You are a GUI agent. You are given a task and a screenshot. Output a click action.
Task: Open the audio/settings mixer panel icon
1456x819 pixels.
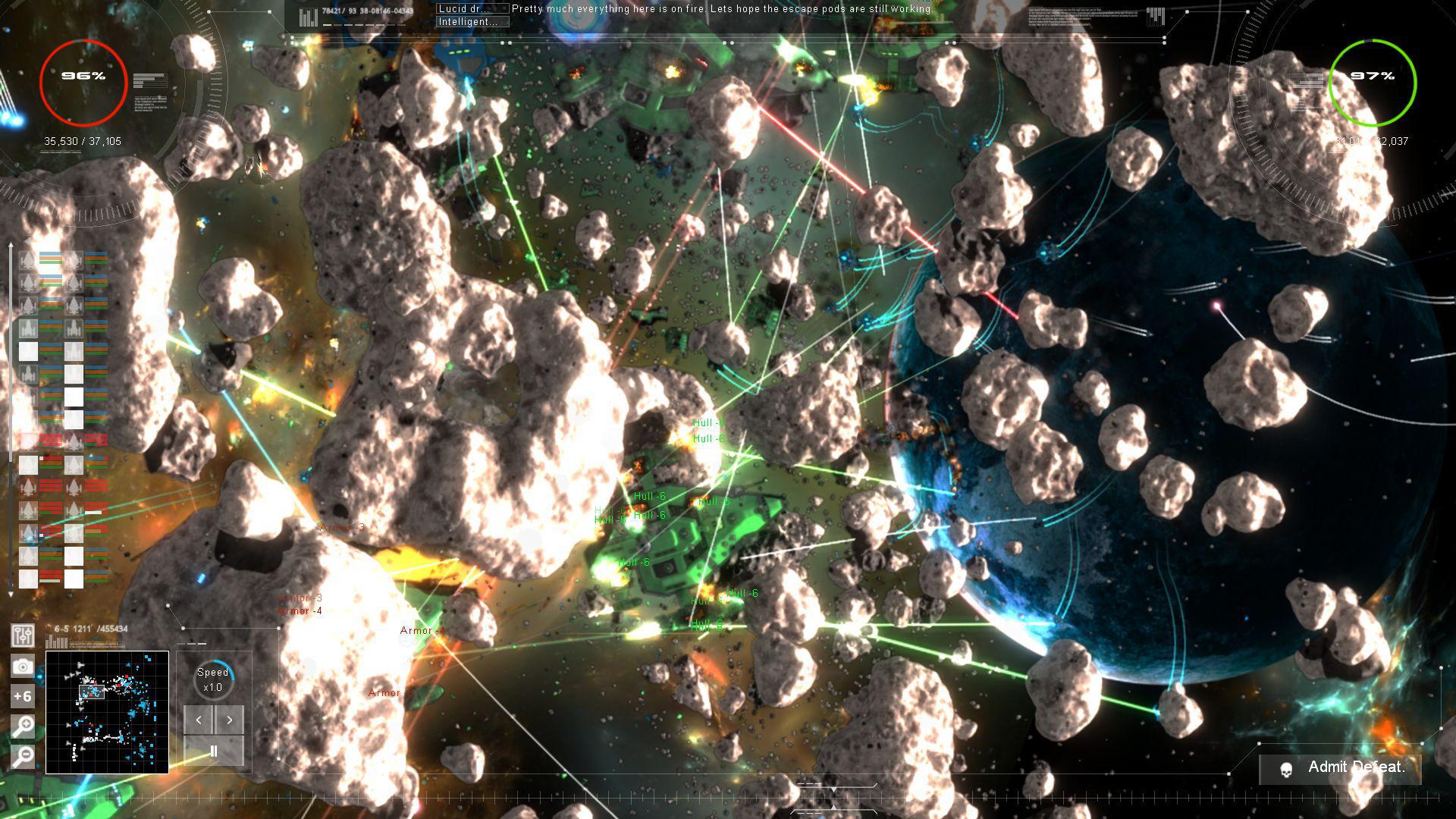point(23,636)
